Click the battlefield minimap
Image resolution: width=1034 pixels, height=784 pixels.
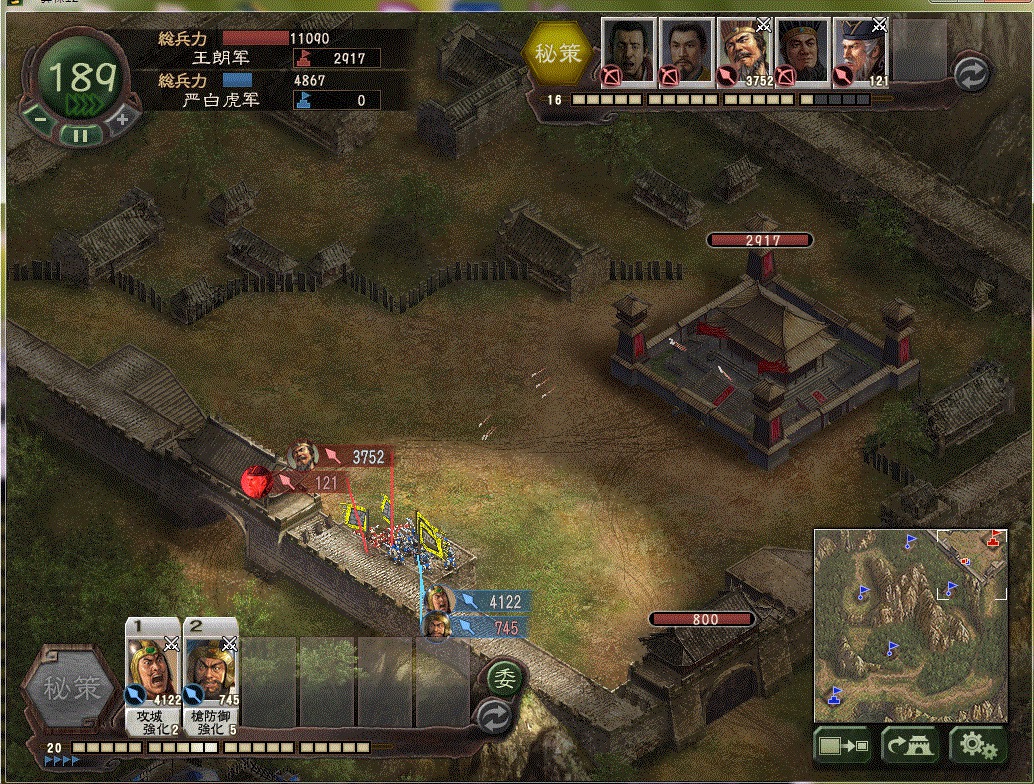(x=910, y=623)
